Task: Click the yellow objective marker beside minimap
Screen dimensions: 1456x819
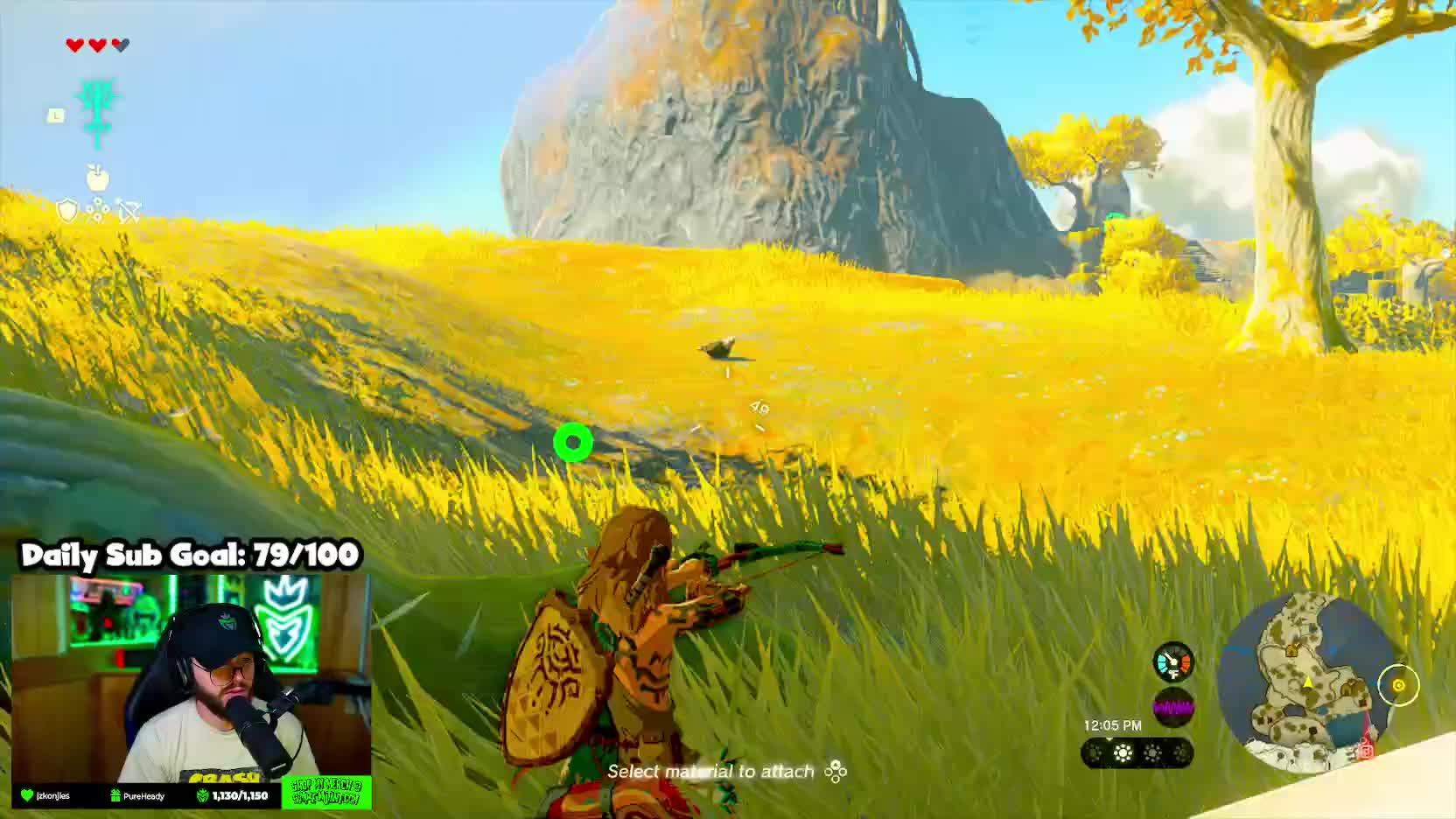Action: tap(1397, 685)
